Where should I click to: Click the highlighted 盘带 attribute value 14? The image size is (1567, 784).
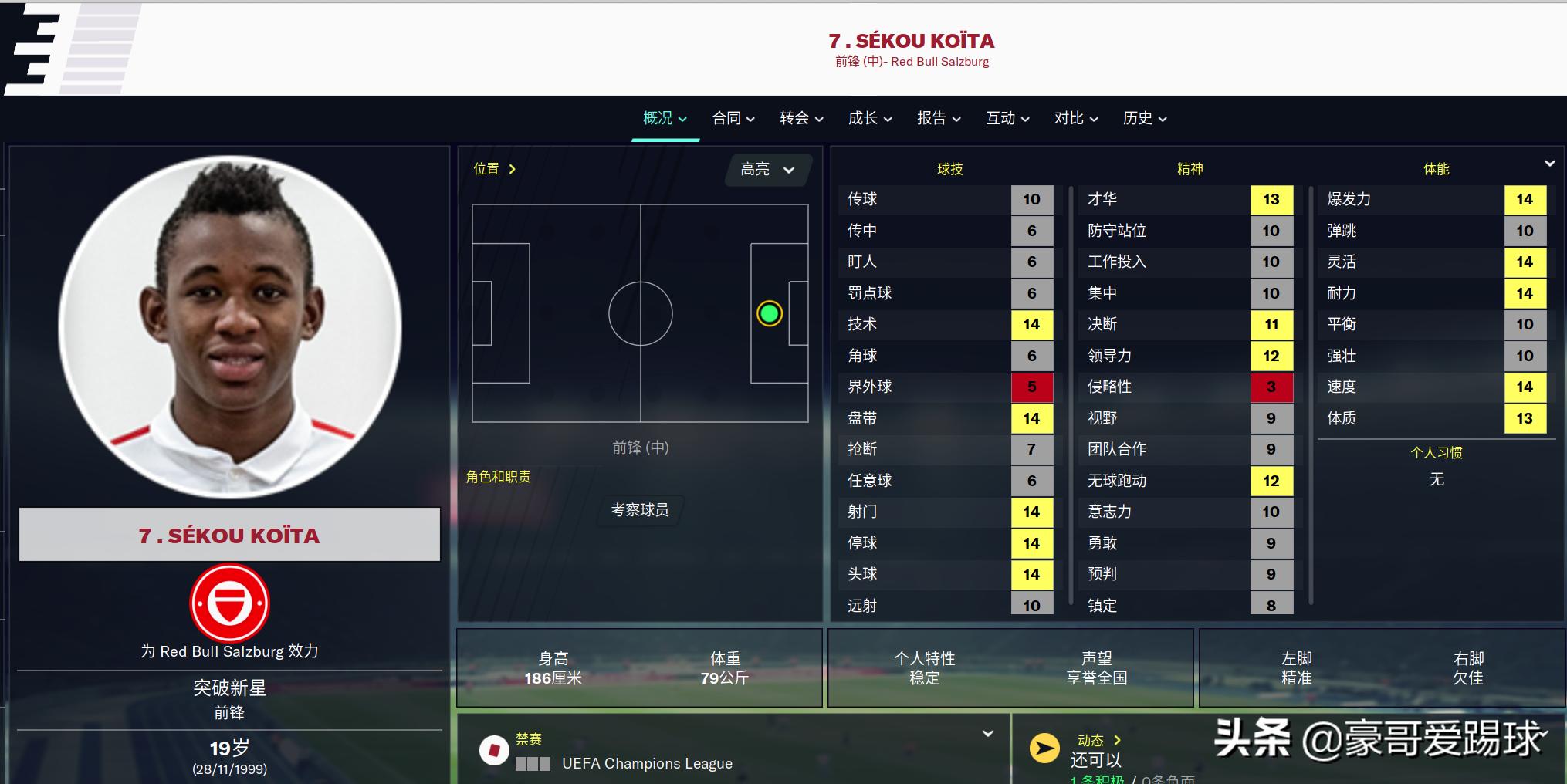tap(1032, 418)
